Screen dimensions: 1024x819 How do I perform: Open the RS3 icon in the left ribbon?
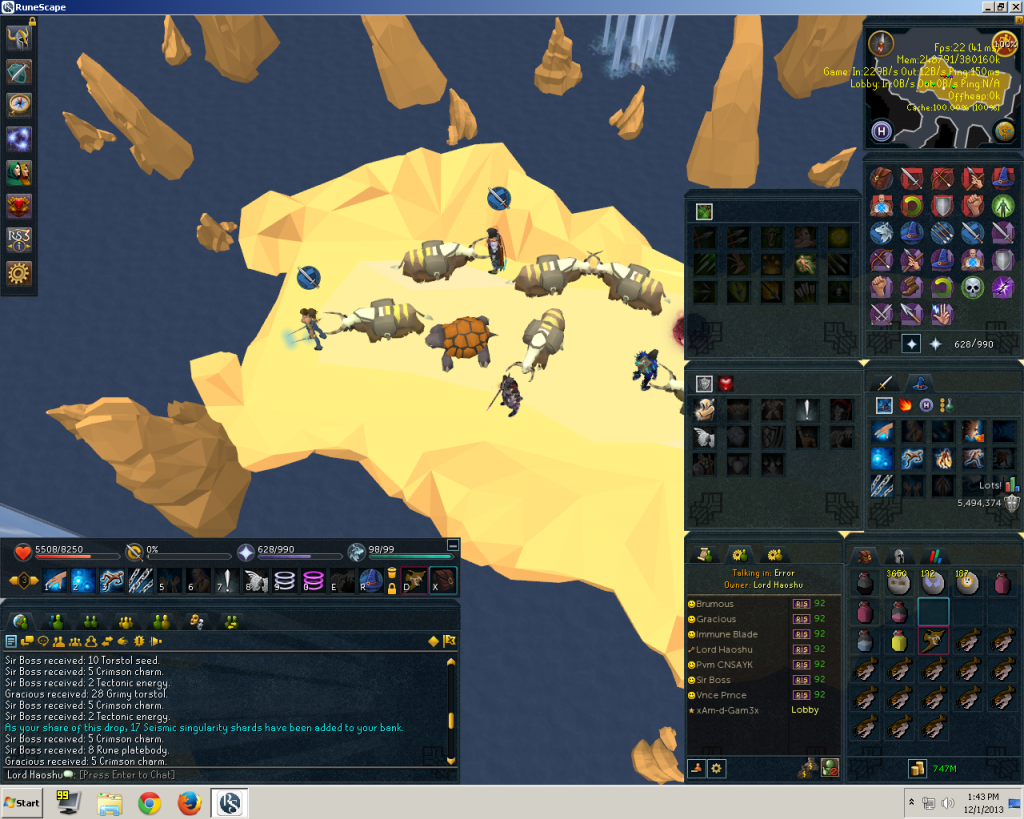(x=19, y=239)
